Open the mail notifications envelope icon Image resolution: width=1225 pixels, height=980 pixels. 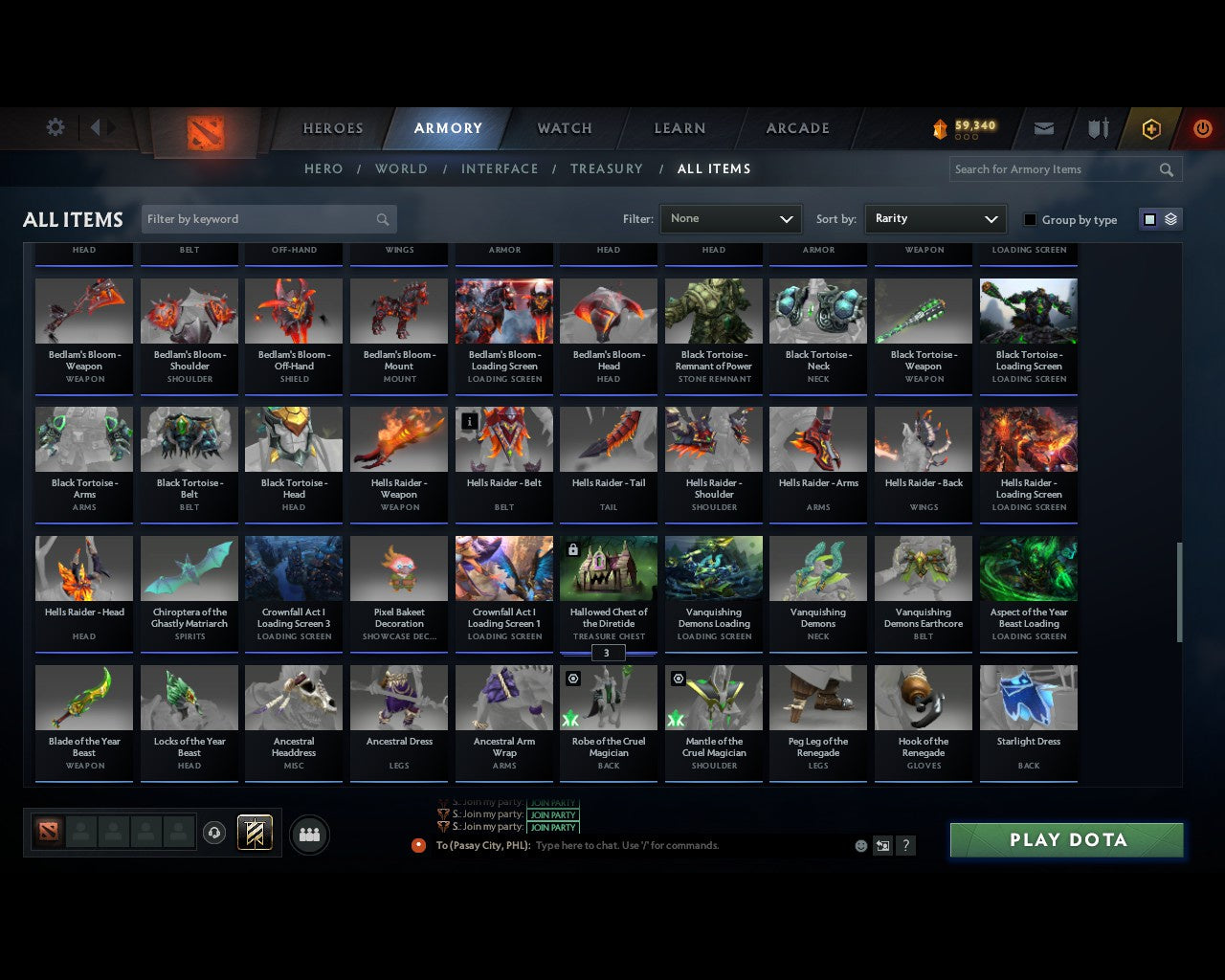click(x=1043, y=128)
